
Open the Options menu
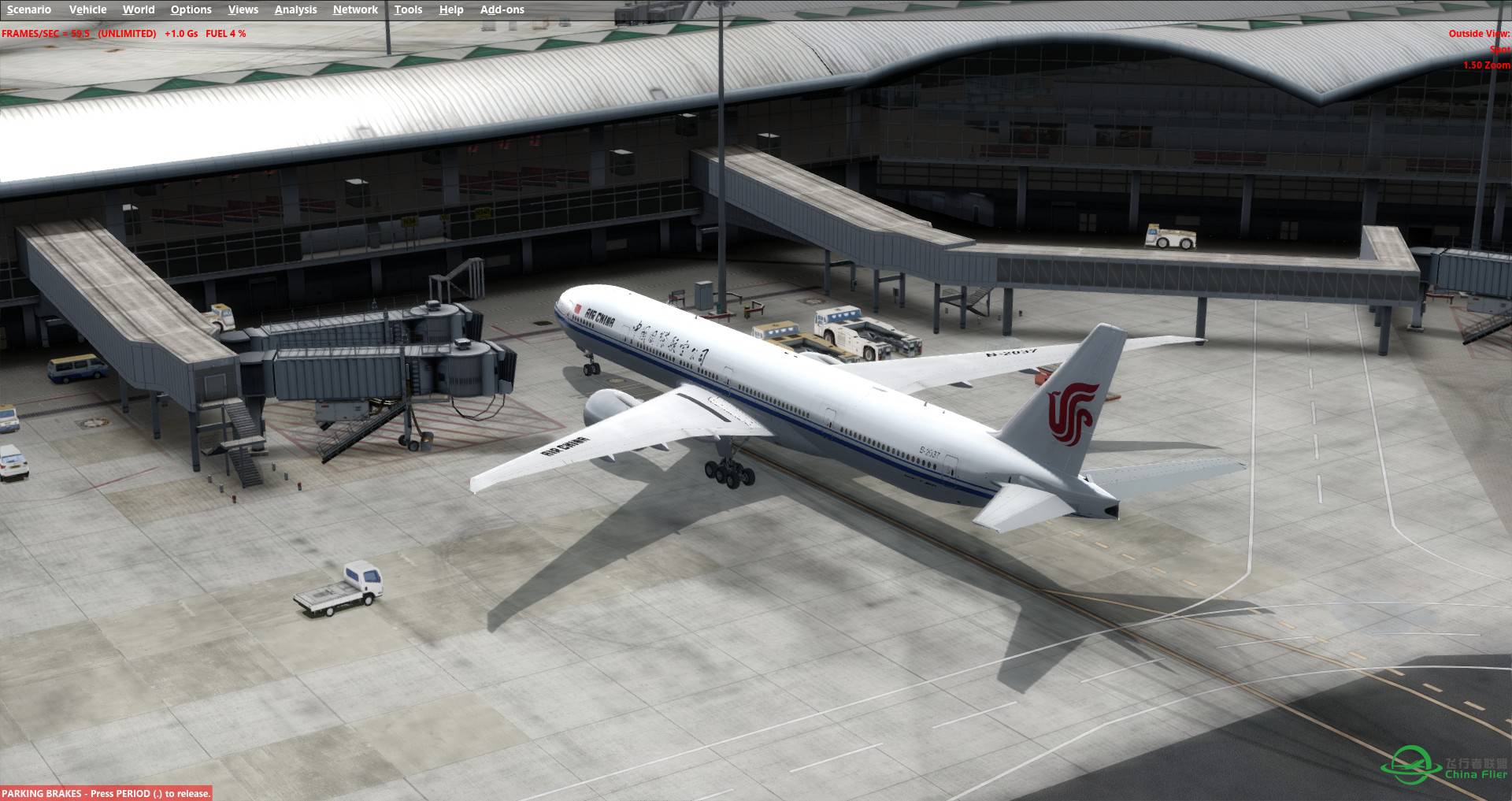191,9
